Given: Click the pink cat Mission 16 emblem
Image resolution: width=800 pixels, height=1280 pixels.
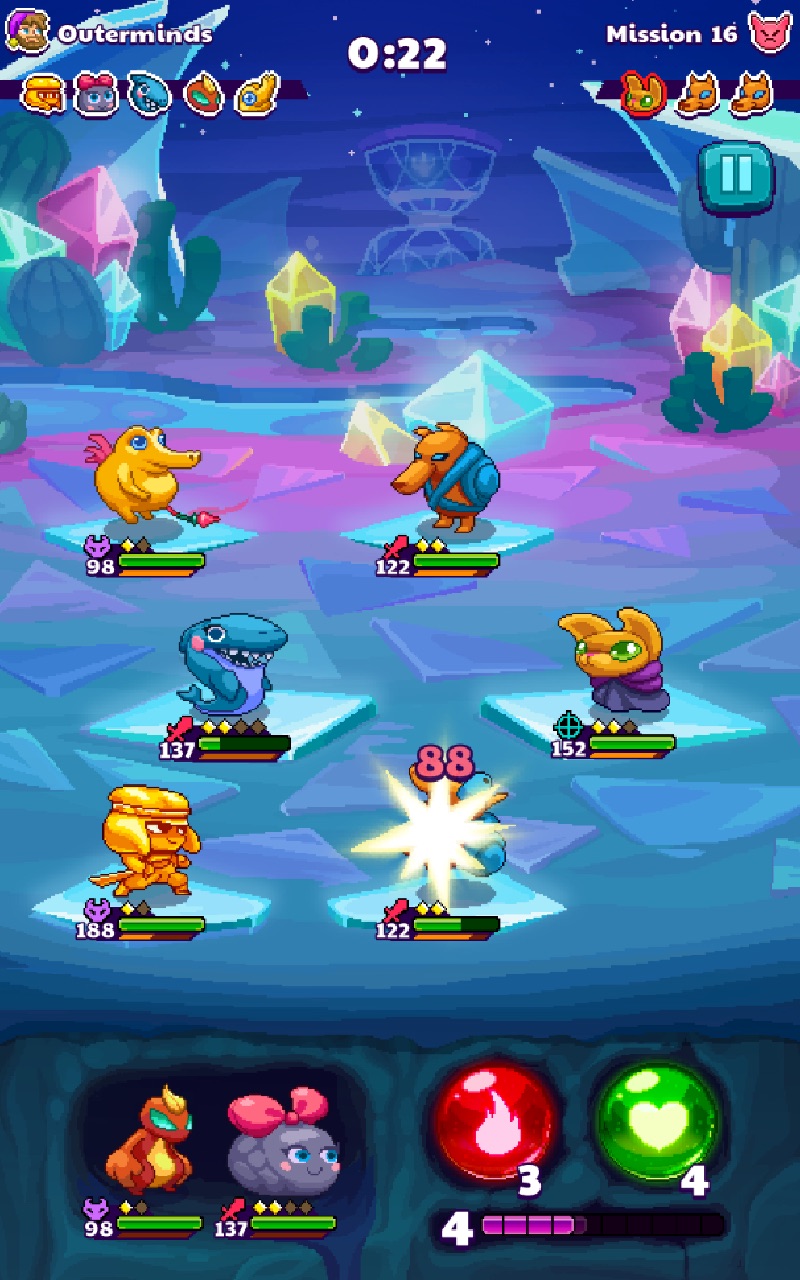Looking at the screenshot, I should [x=769, y=33].
